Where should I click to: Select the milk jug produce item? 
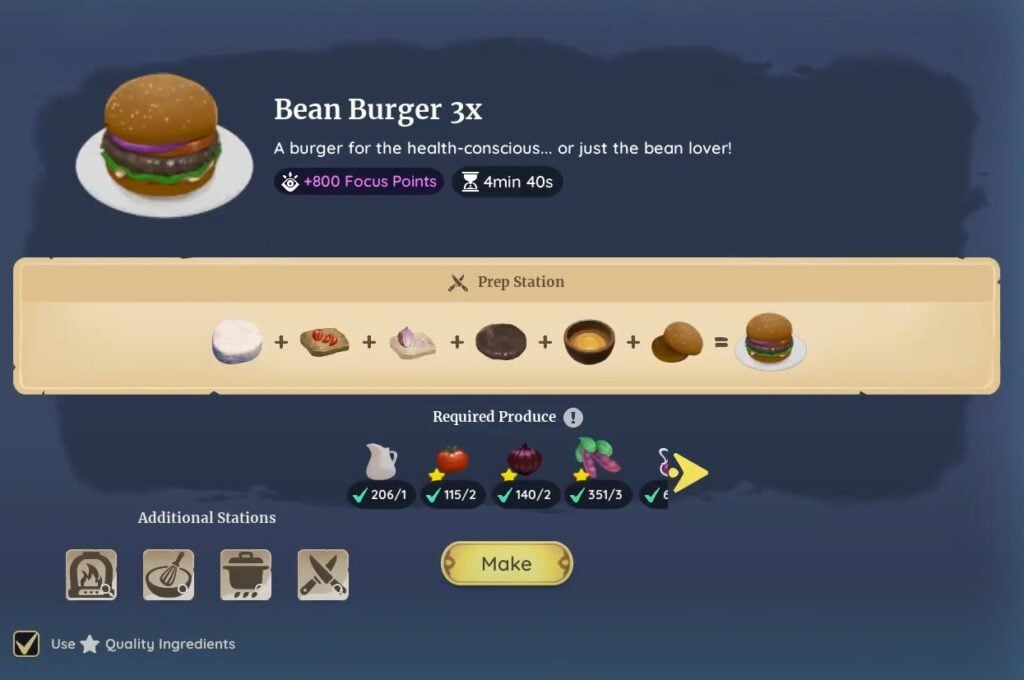pos(381,462)
